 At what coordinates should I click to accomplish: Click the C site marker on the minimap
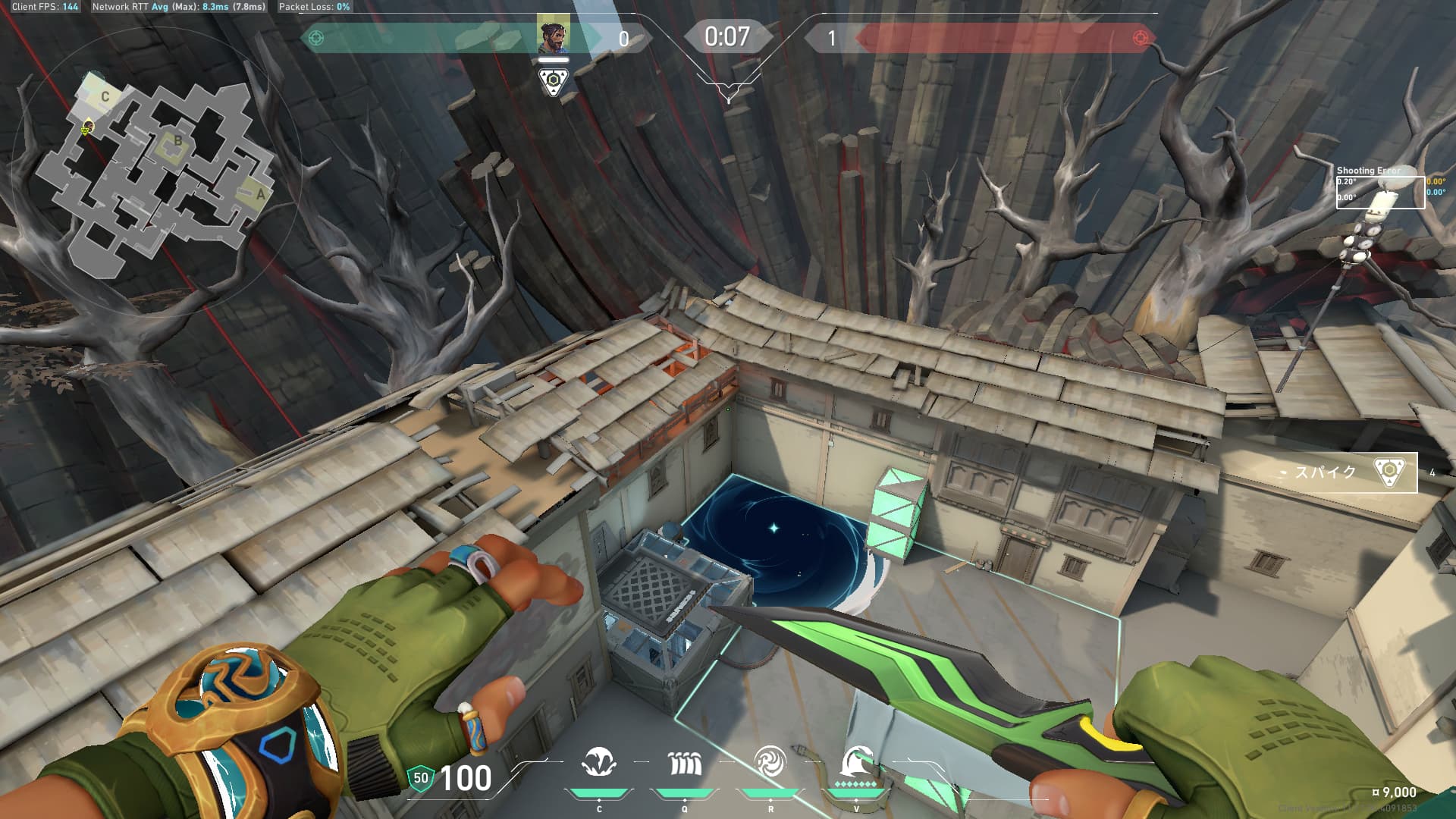pyautogui.click(x=105, y=96)
